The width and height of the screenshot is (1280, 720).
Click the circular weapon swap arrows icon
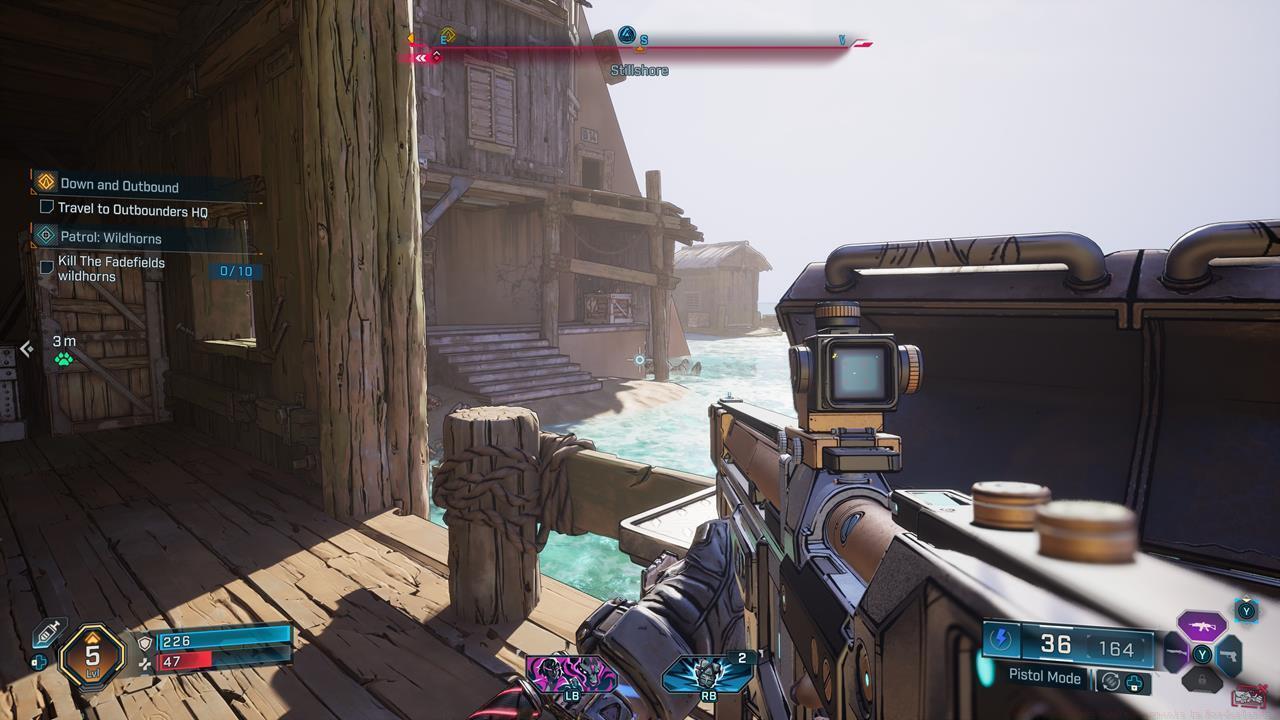pos(1111,681)
